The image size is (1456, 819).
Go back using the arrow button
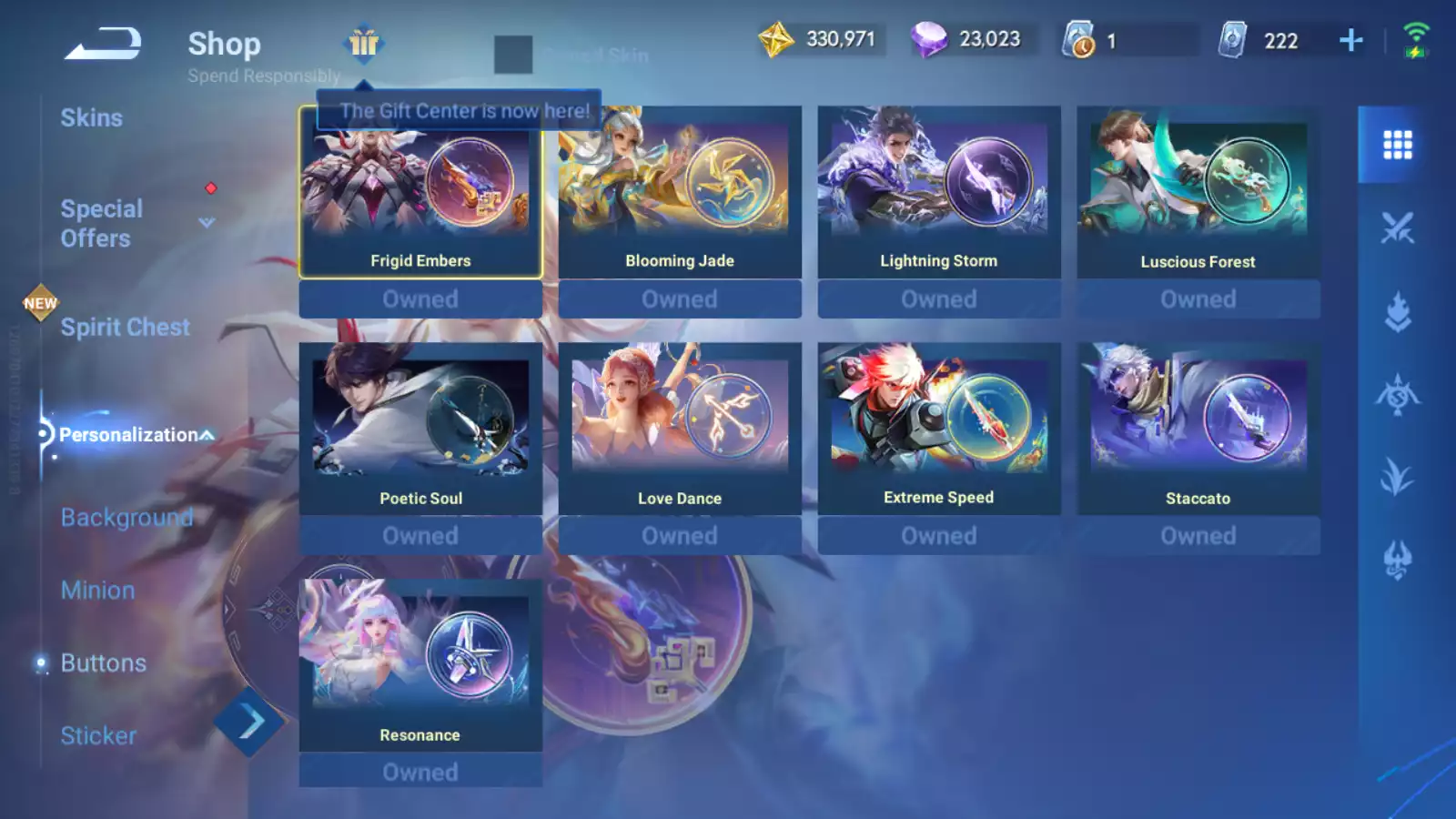click(103, 44)
